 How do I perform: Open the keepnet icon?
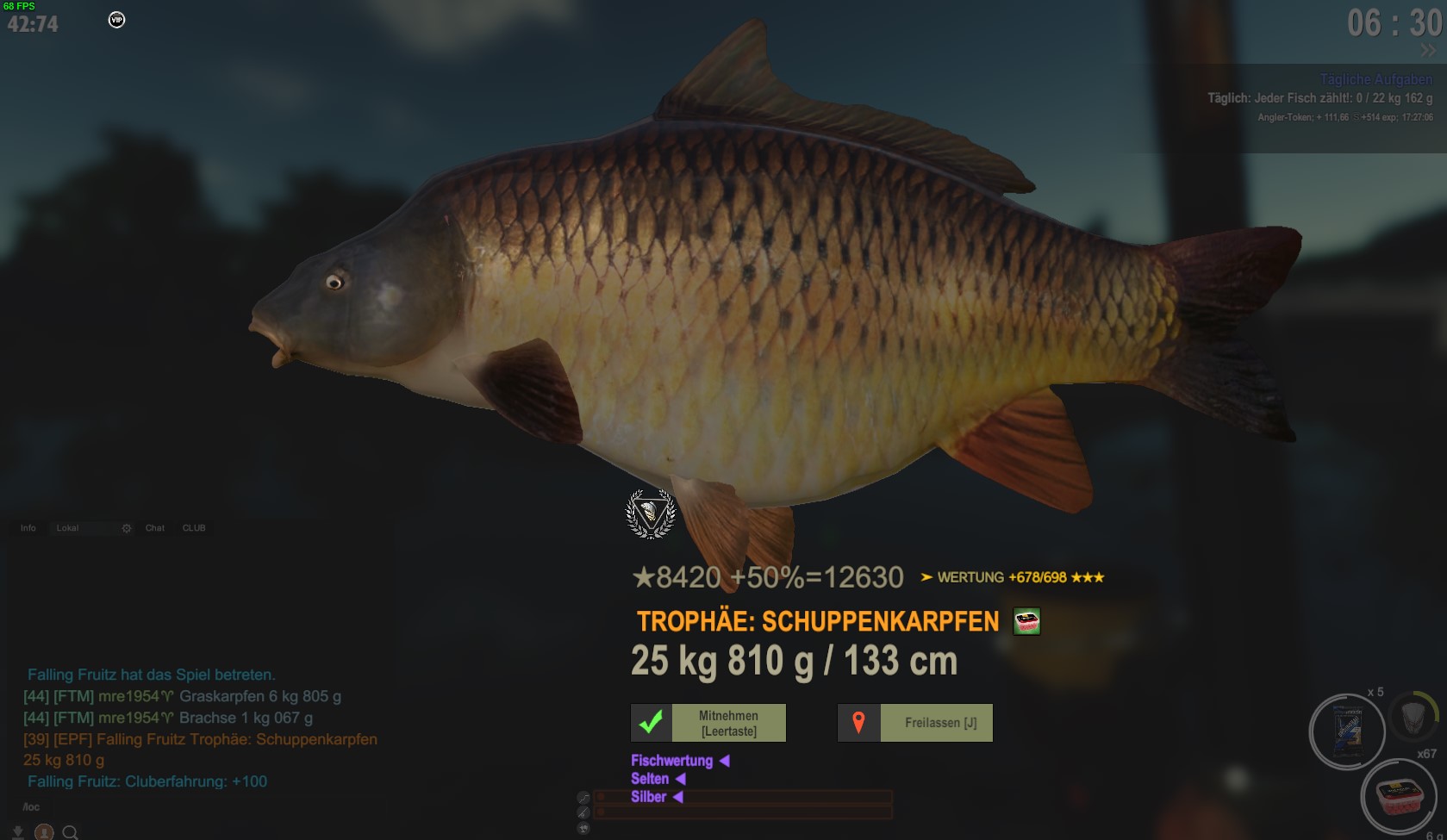1413,717
